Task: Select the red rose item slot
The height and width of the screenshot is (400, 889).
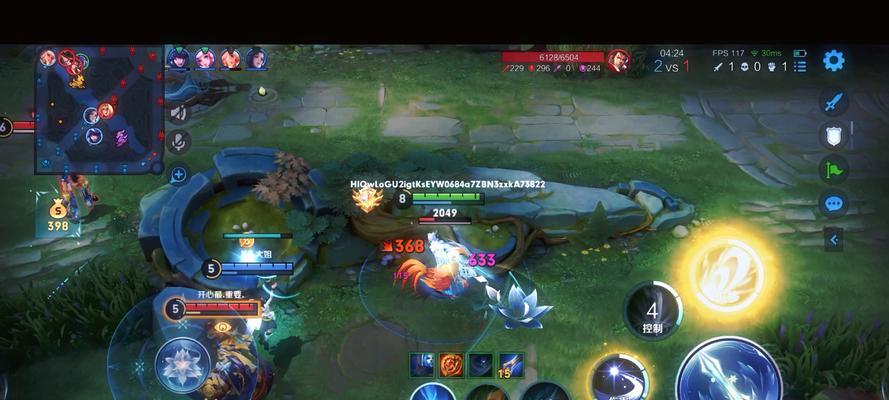Action: click(452, 365)
